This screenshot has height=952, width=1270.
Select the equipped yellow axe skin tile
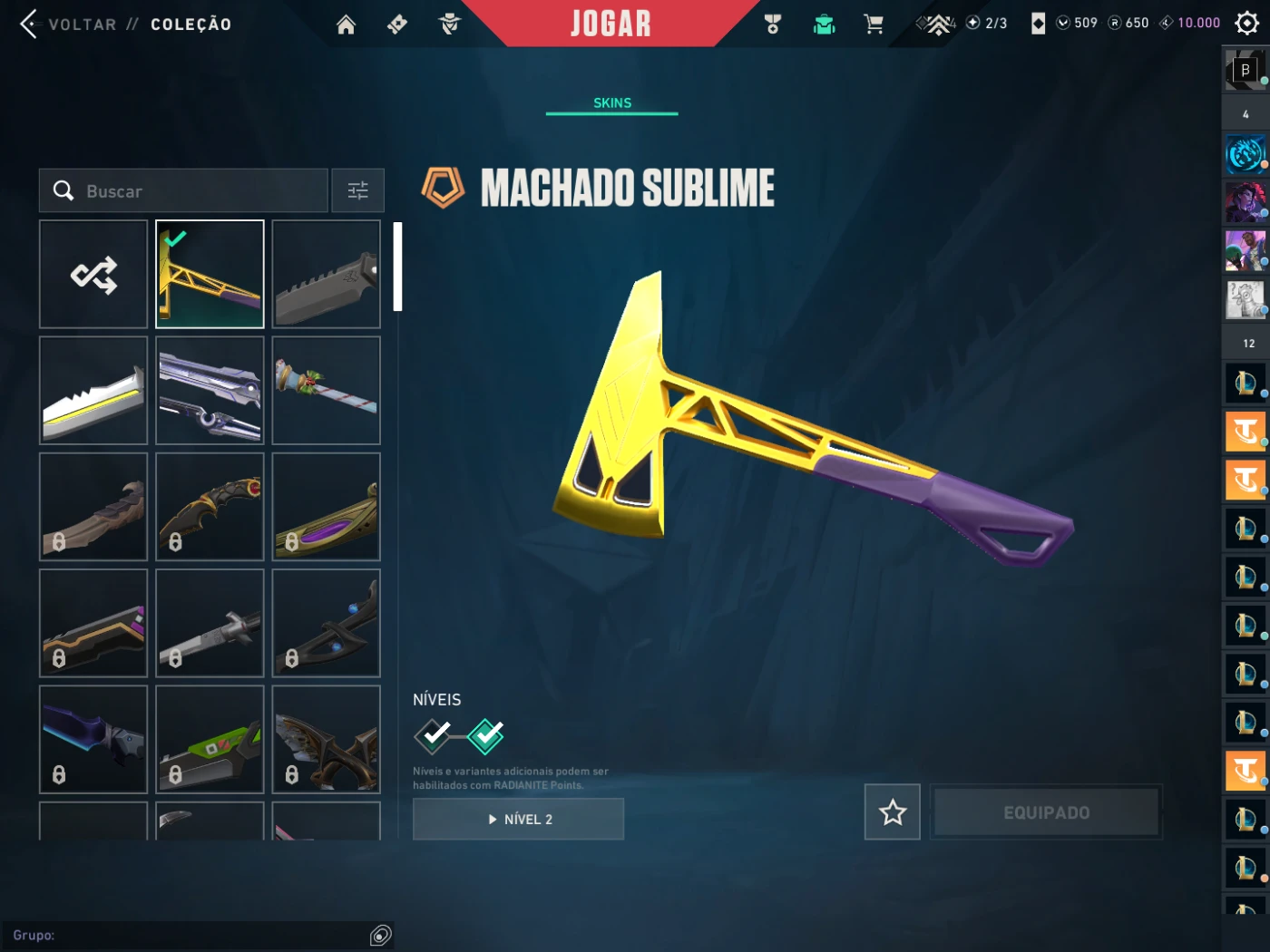(210, 274)
